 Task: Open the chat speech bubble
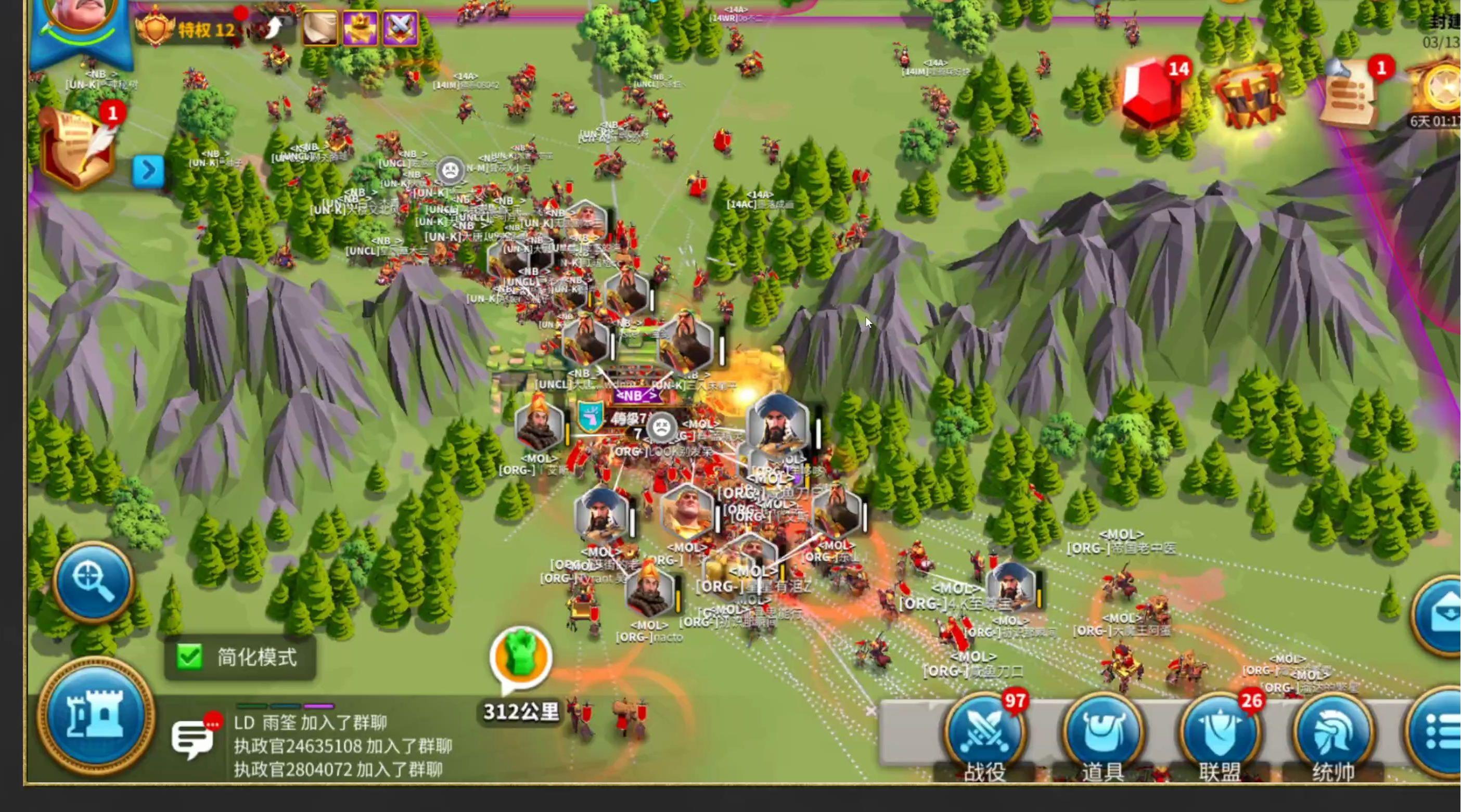[x=193, y=738]
